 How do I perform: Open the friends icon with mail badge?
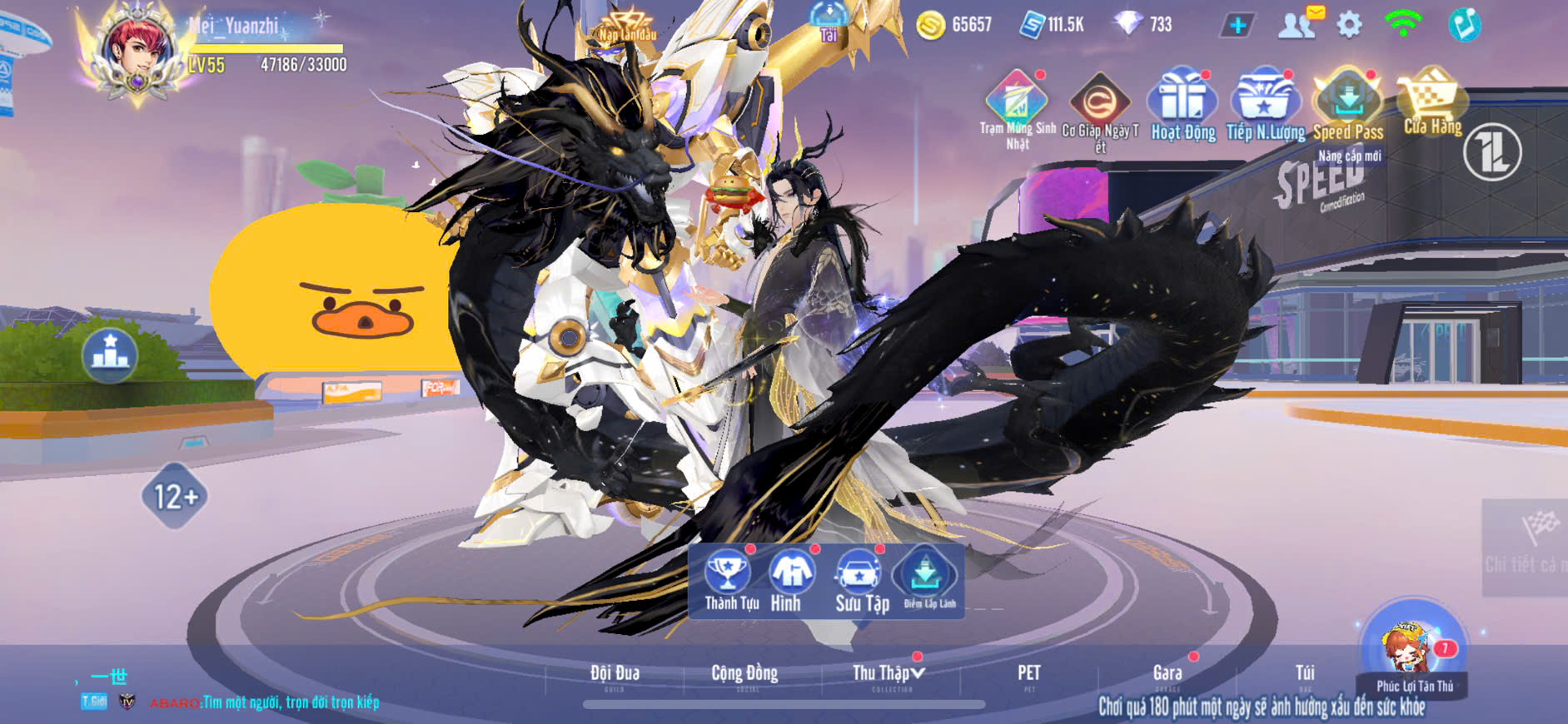[x=1297, y=25]
